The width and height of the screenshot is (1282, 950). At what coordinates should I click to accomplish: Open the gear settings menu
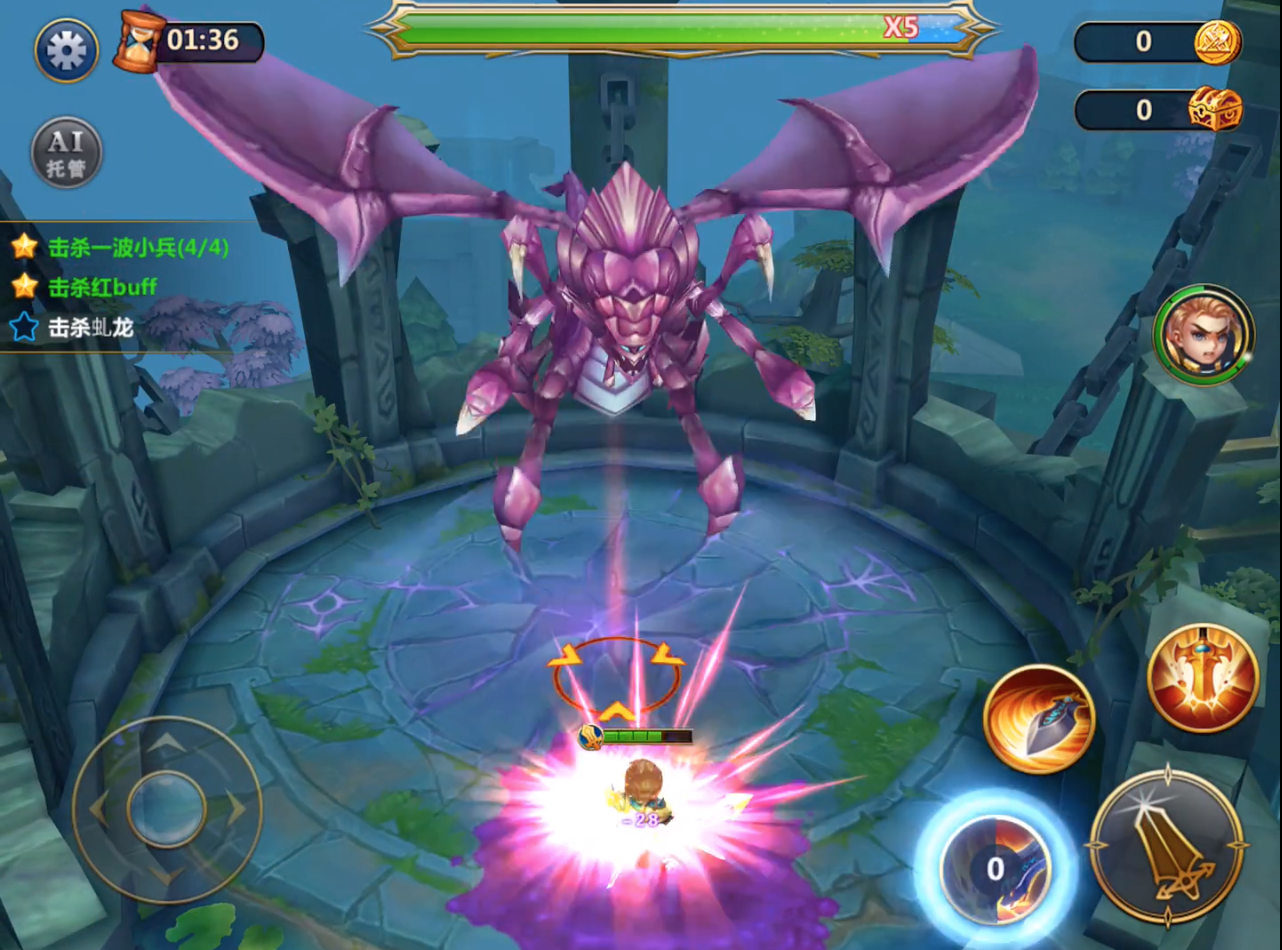[67, 50]
